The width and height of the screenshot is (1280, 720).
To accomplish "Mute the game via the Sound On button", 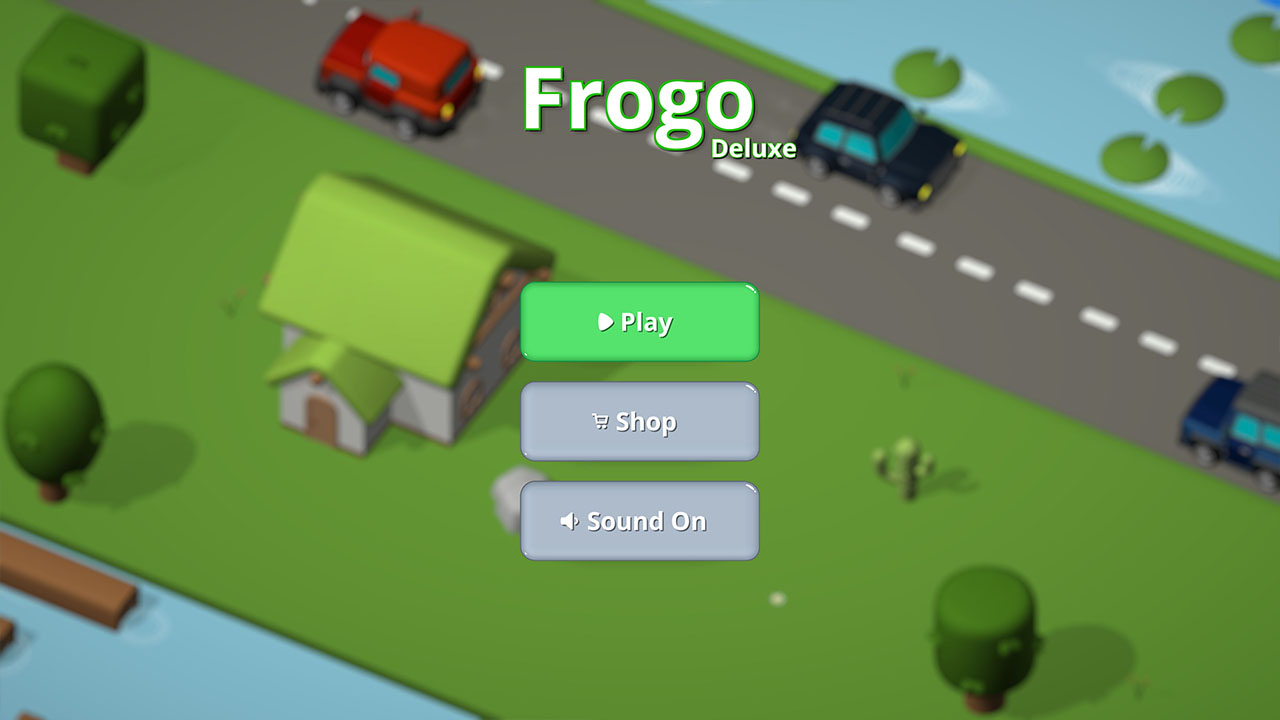I will [x=640, y=521].
